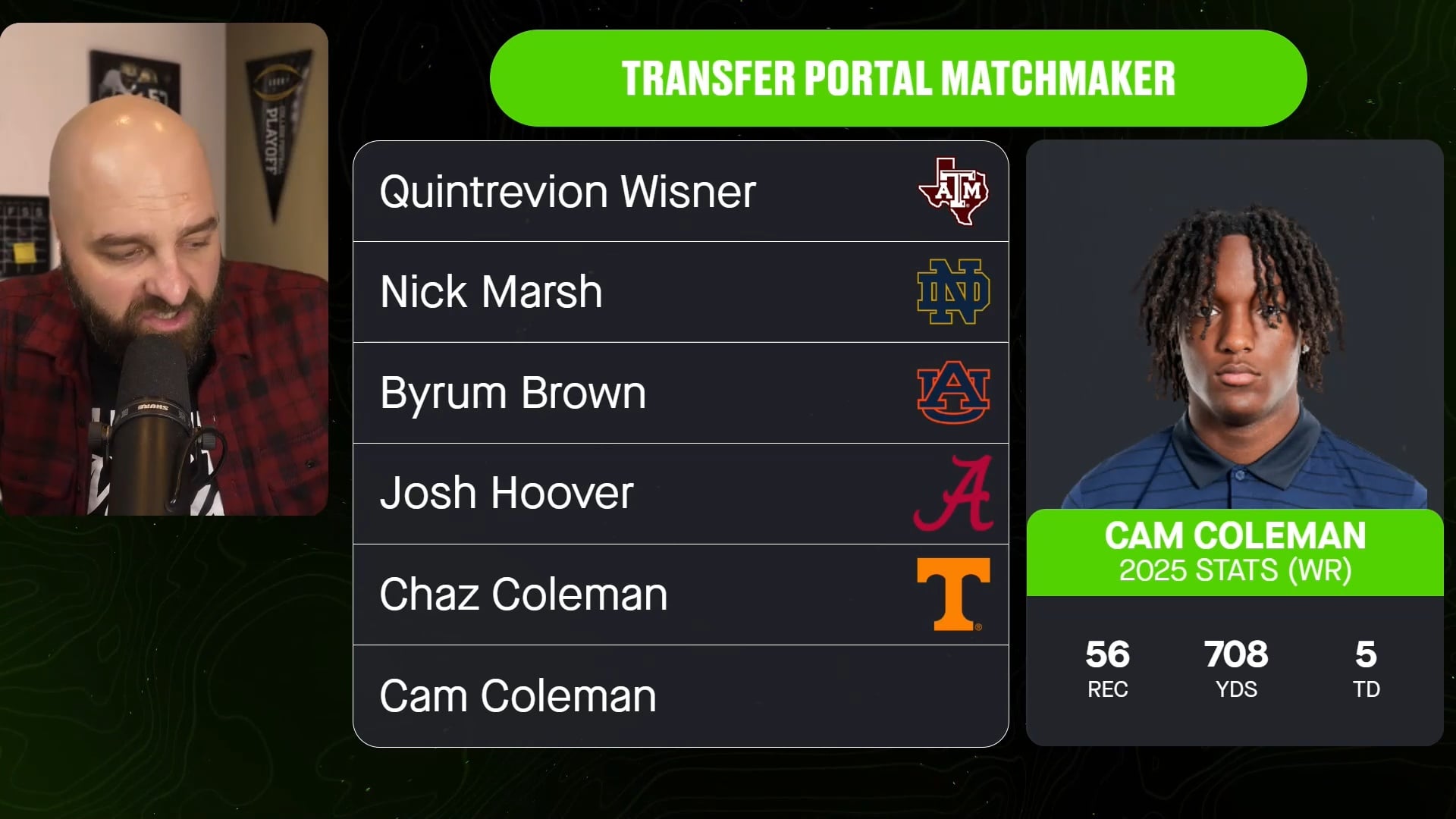The image size is (1456, 819).
Task: Click the Notre Dame logo
Action: click(x=953, y=292)
